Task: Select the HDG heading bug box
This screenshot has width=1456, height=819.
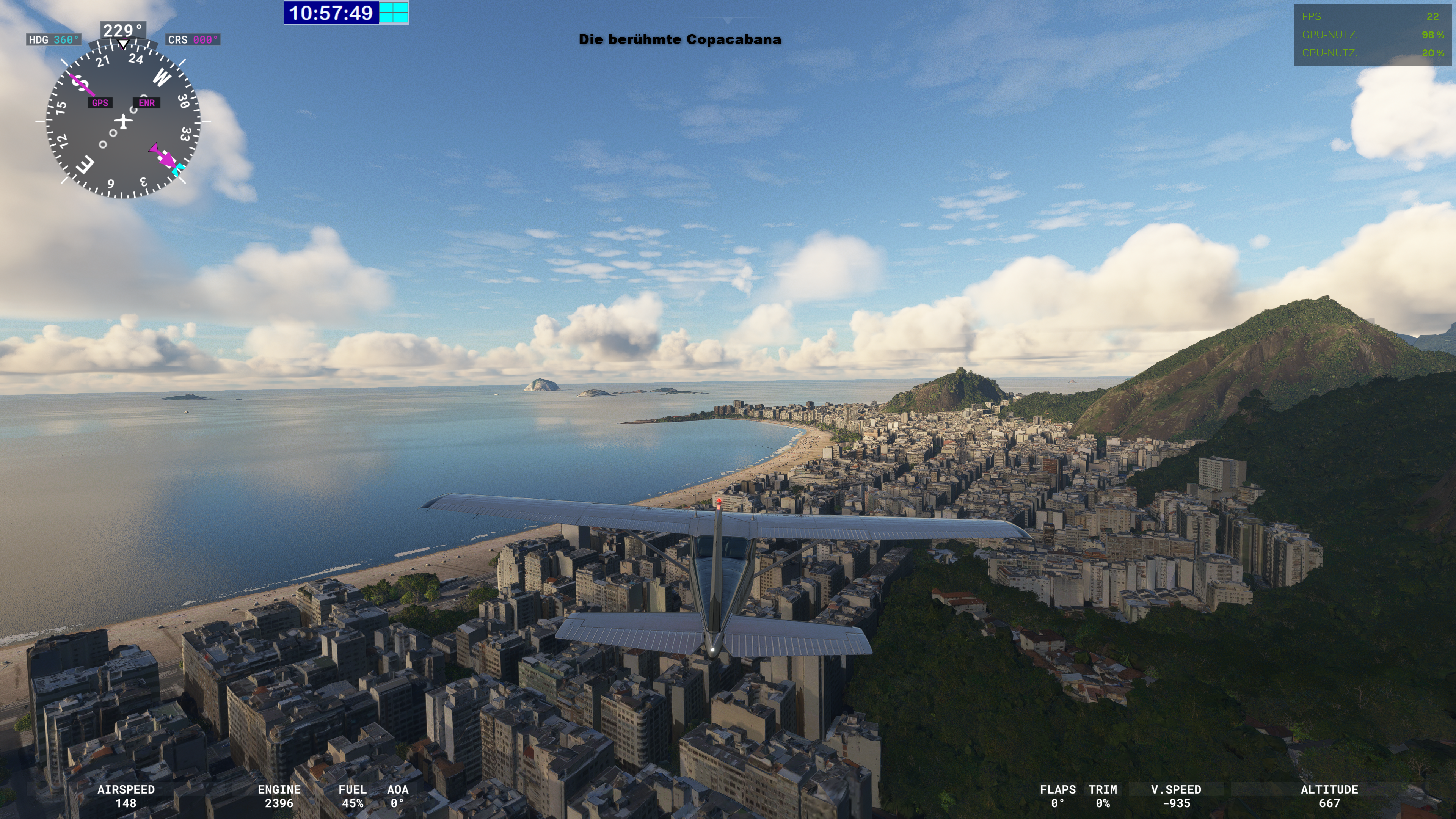Action: click(x=54, y=40)
